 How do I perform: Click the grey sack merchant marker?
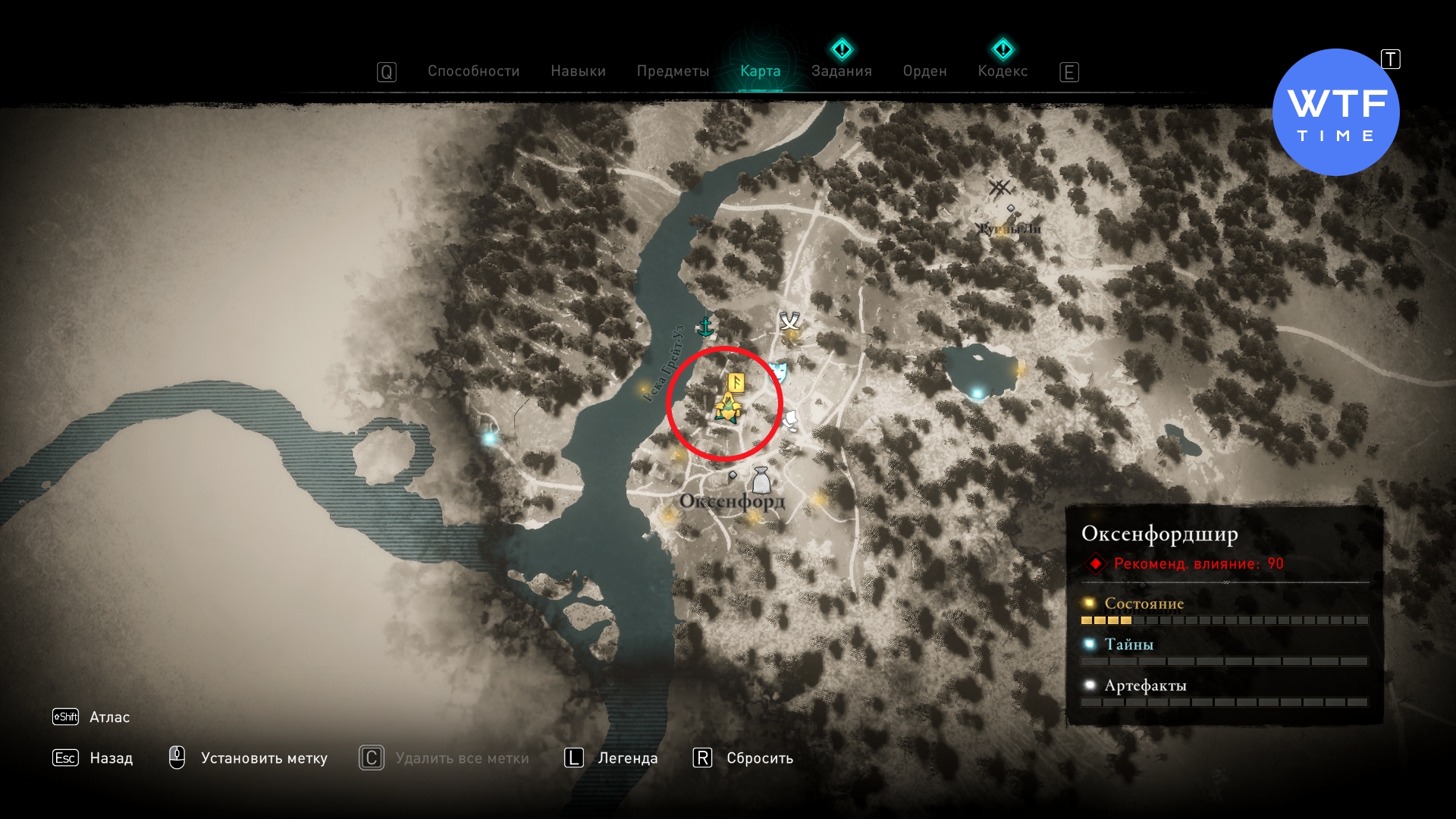(761, 480)
